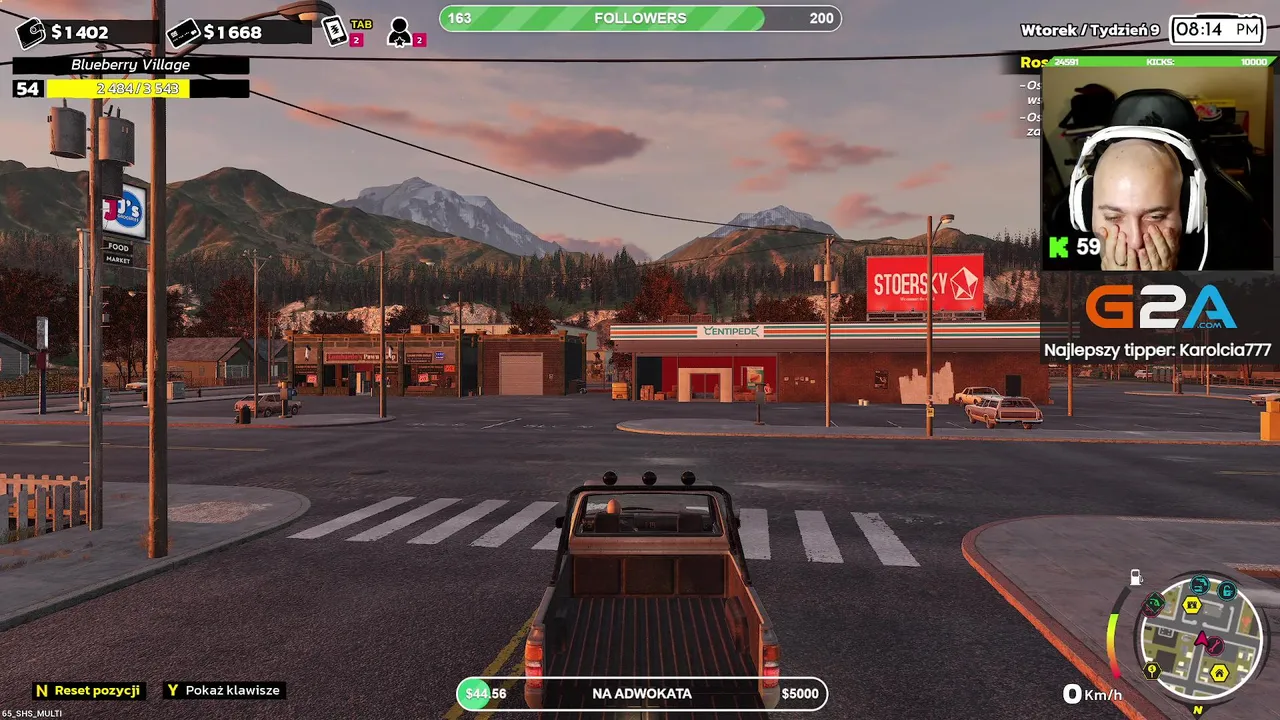Screen dimensions: 1280x720
Task: Select the padlock marker on minimap
Action: 1227,591
